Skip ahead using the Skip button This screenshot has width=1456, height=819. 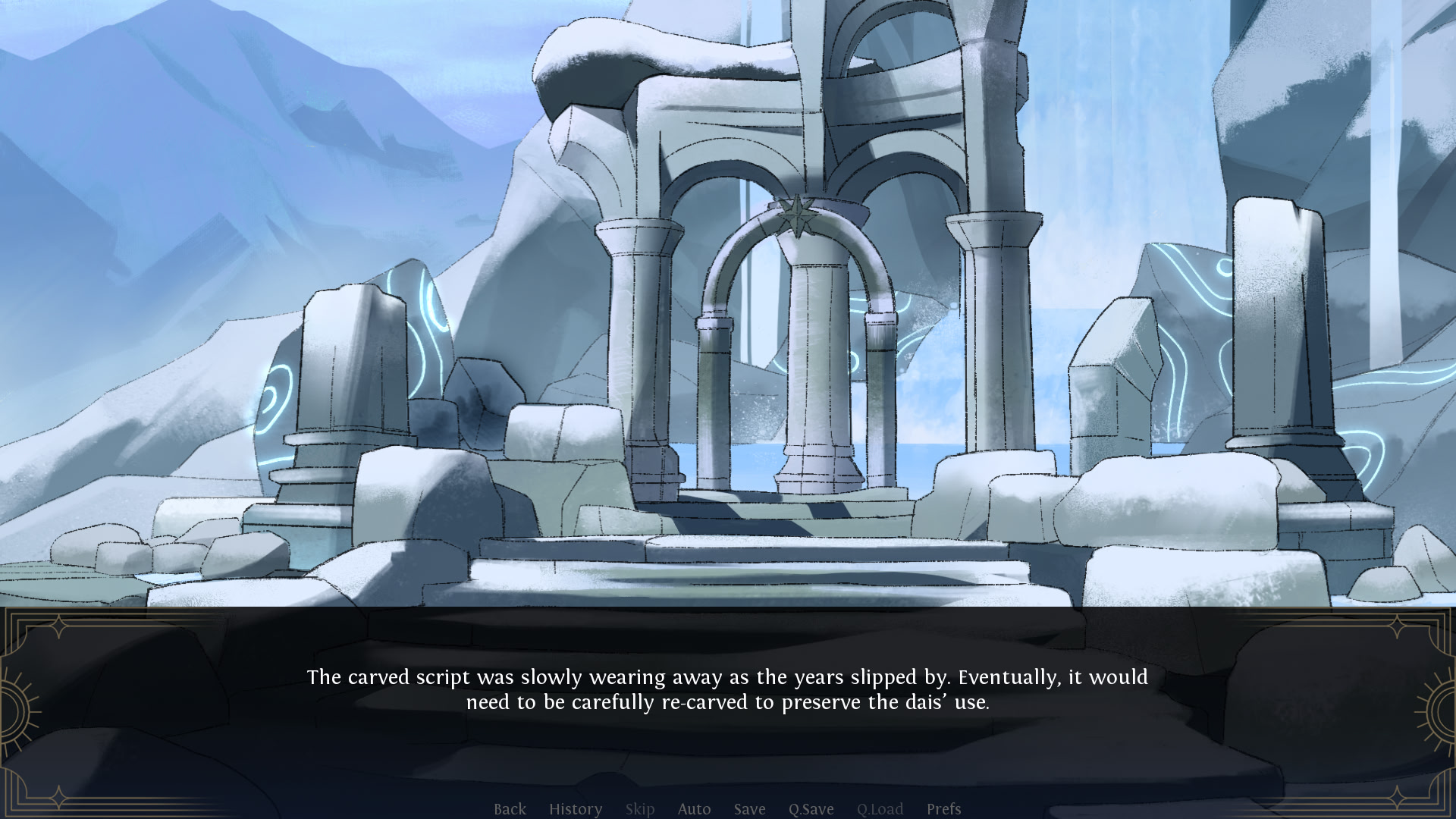click(x=640, y=809)
